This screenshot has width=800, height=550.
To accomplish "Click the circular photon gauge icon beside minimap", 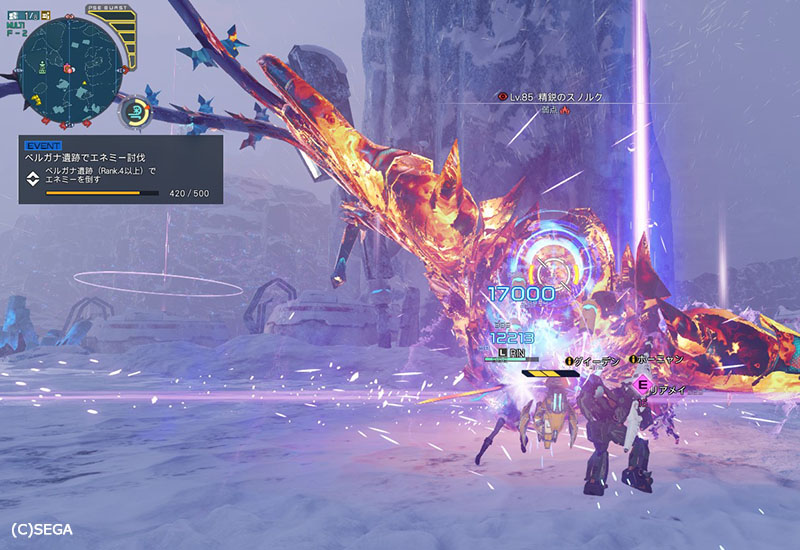I will 135,112.
